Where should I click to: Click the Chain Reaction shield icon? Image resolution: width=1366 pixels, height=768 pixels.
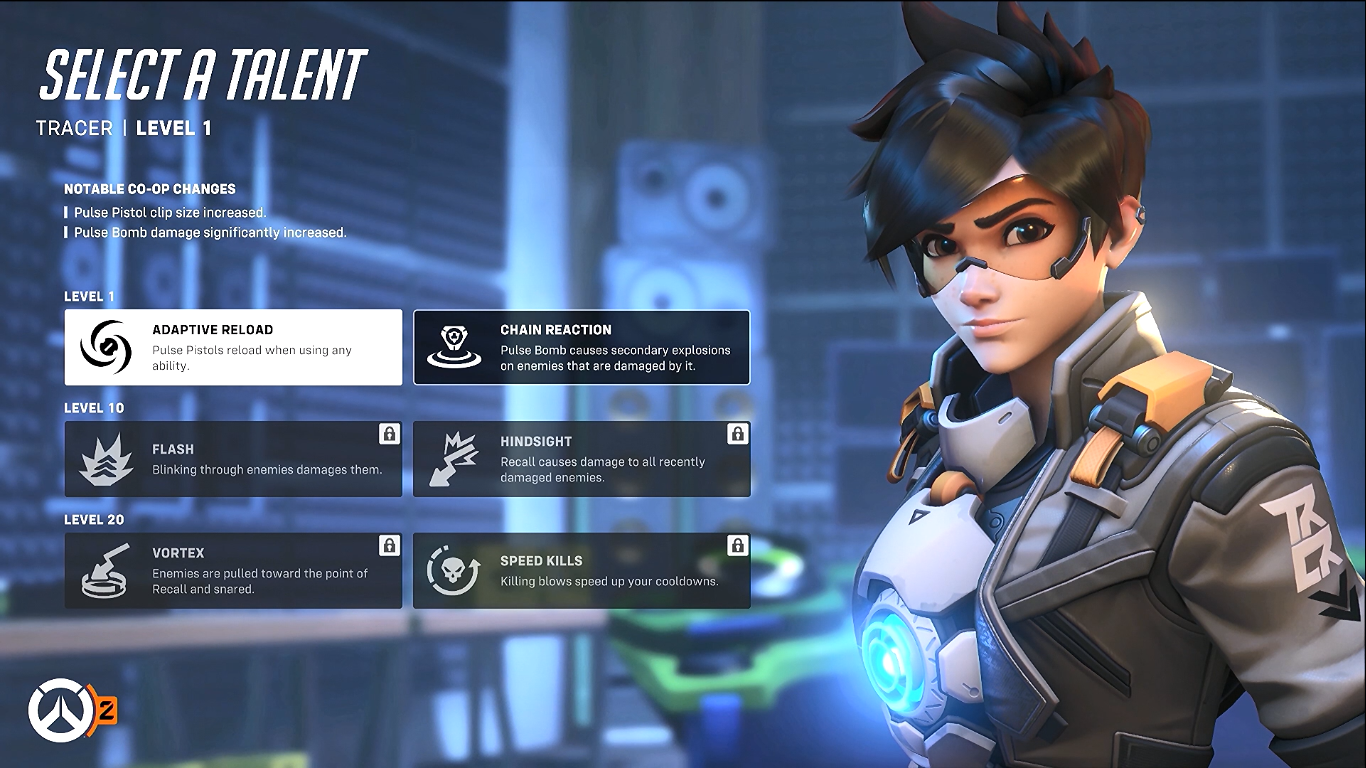click(x=455, y=346)
